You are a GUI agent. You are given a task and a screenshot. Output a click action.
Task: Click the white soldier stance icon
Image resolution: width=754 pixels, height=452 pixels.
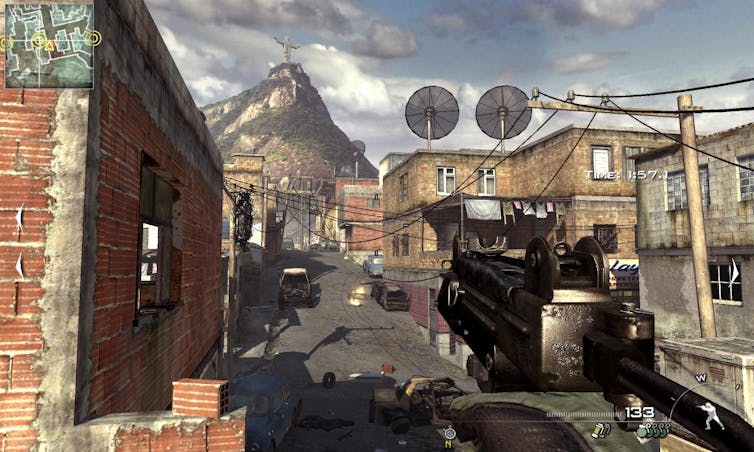(x=711, y=415)
